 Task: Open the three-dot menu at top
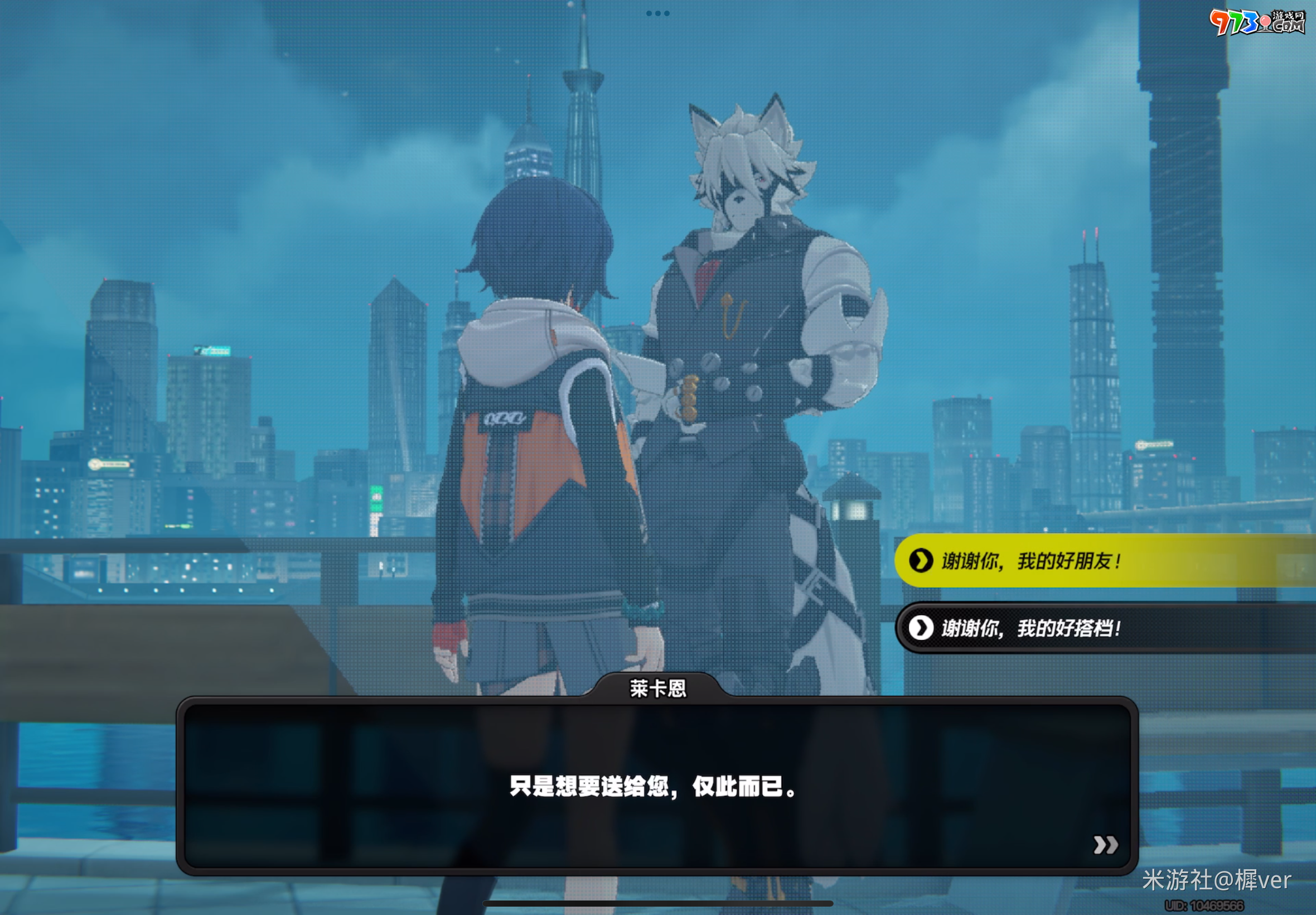[657, 13]
